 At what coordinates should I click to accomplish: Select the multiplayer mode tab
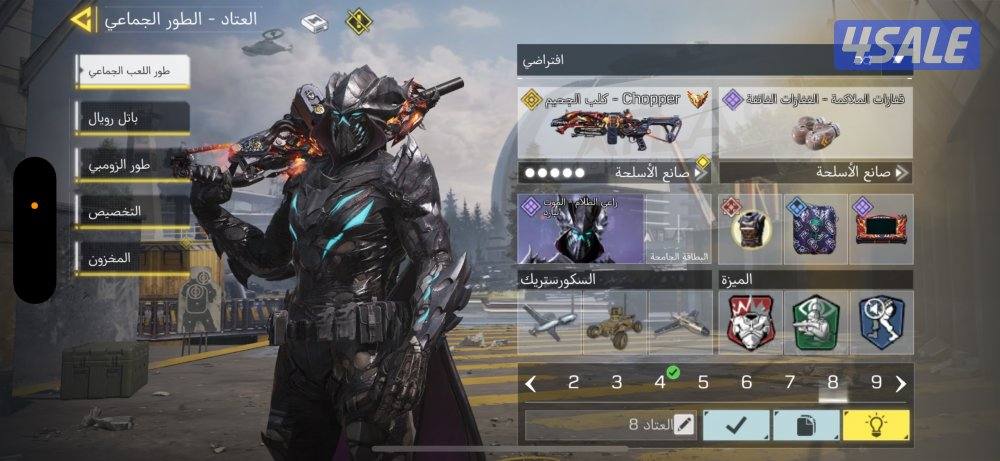click(132, 72)
